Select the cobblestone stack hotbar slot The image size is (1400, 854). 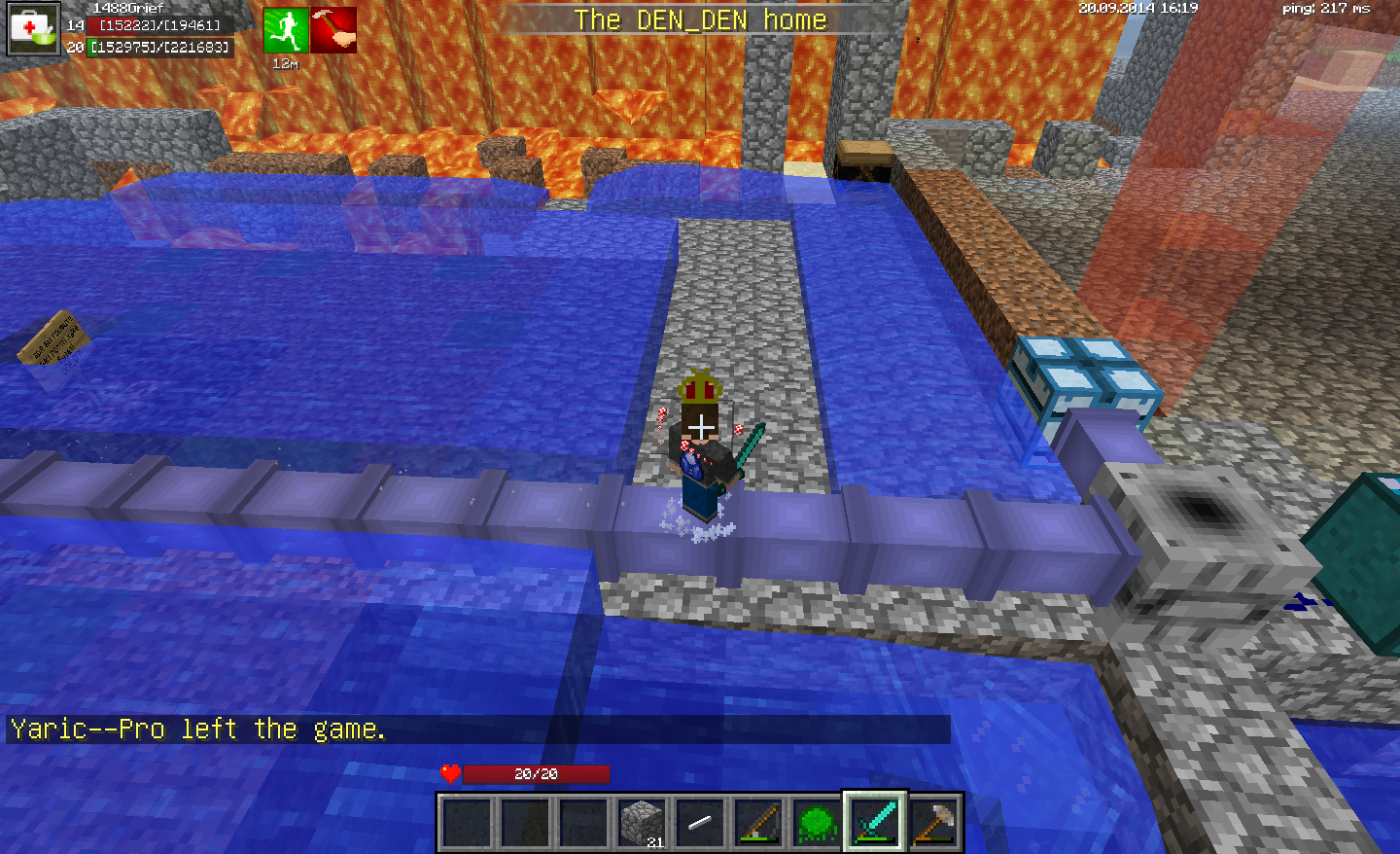642,823
